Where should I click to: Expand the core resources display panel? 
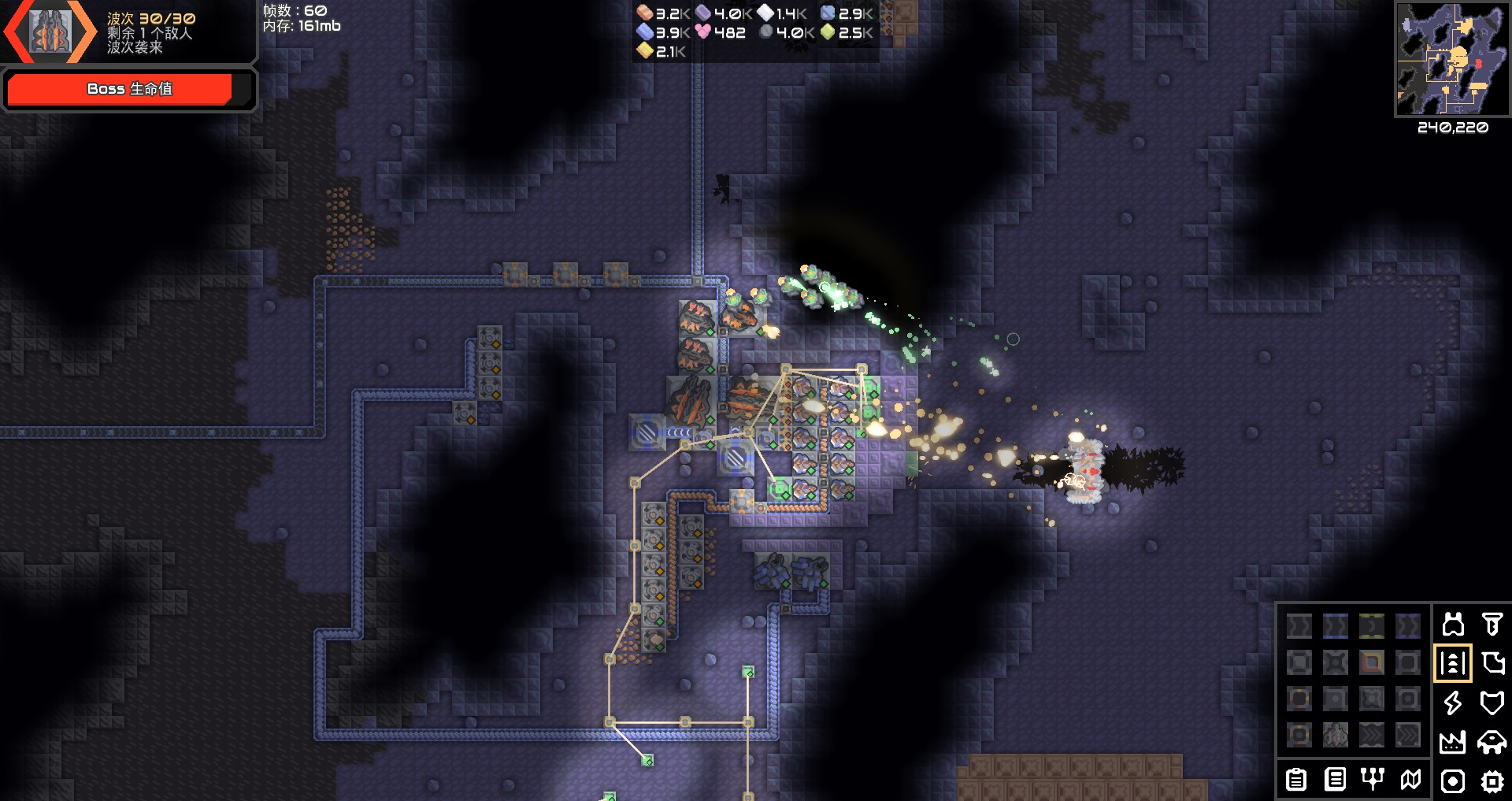[756, 32]
